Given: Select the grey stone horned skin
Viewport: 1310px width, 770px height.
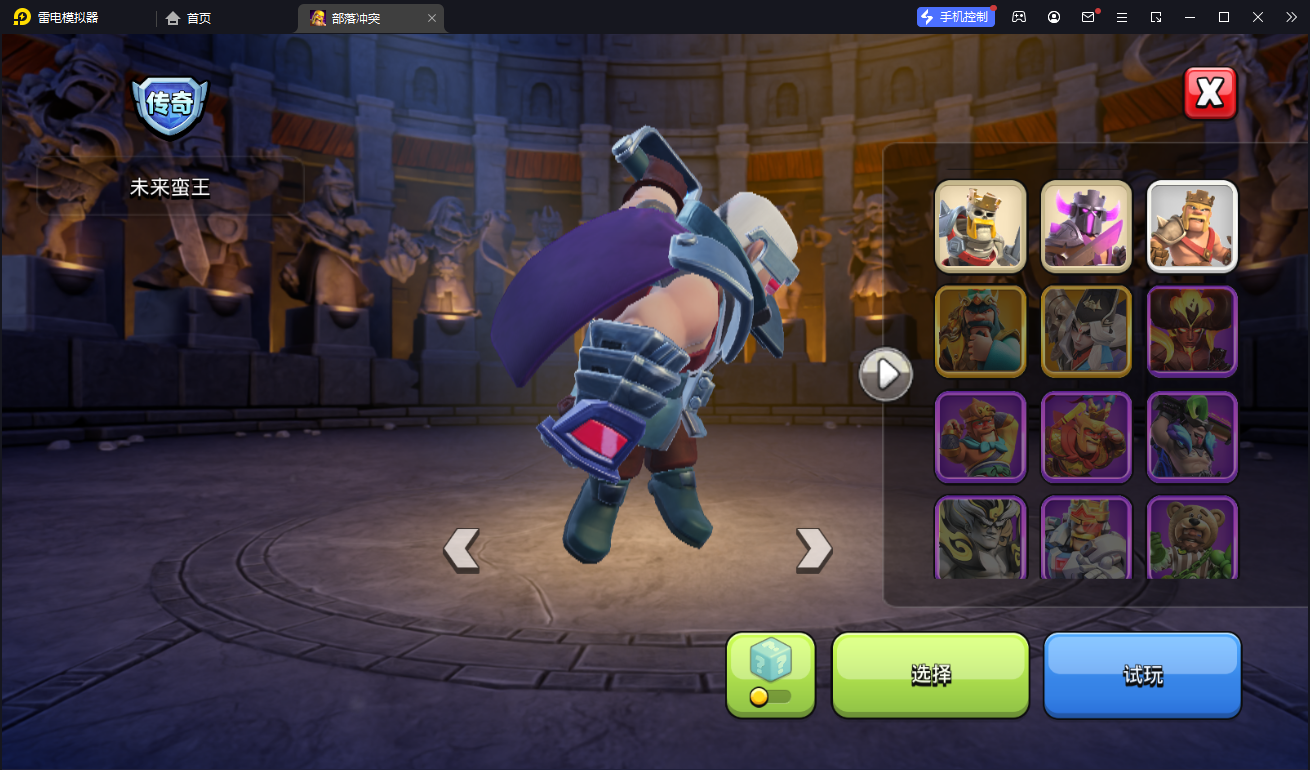Looking at the screenshot, I should pos(981,538).
